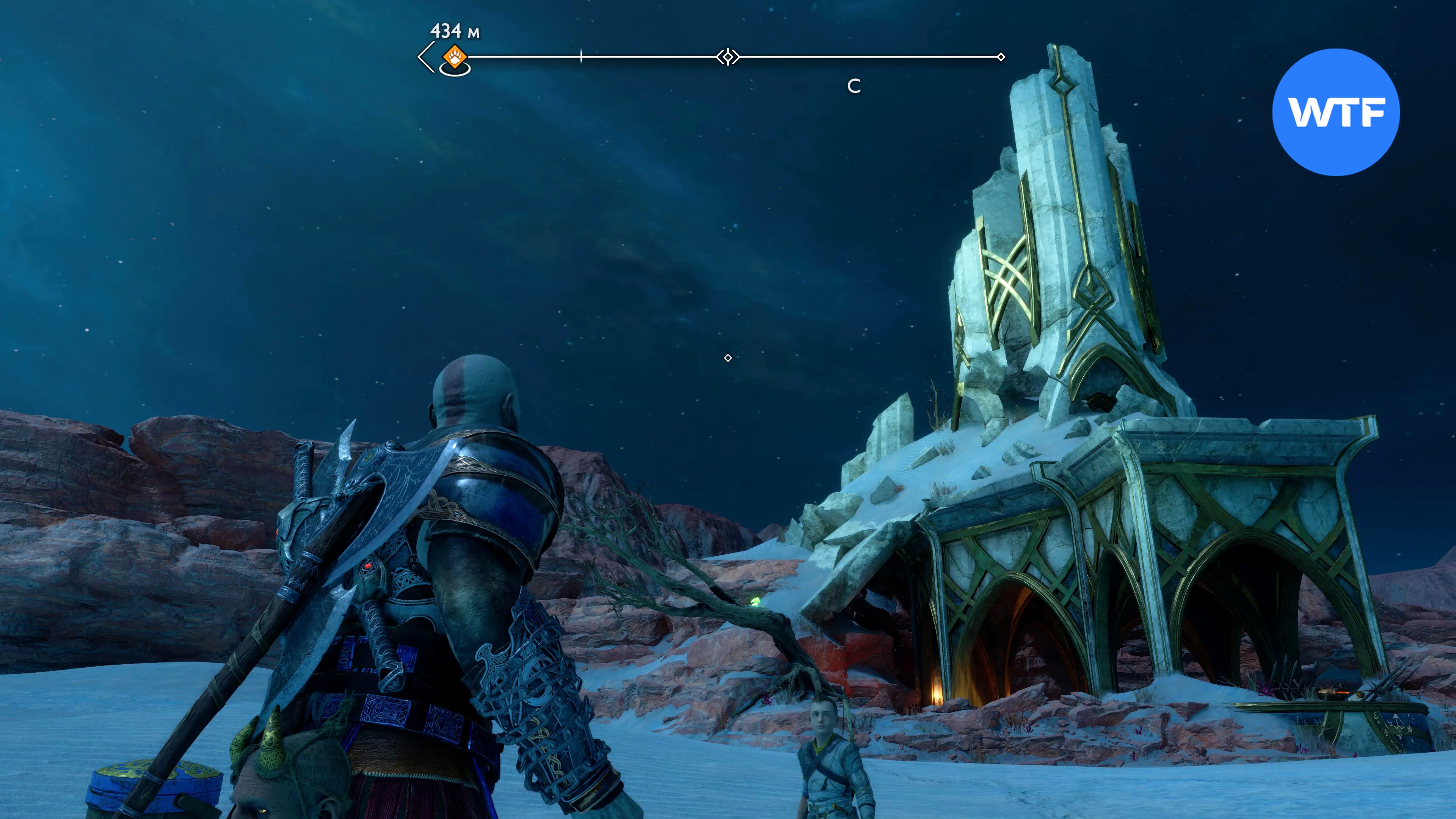Click the blue WTF channel logo
The image size is (1456, 819).
(1335, 113)
